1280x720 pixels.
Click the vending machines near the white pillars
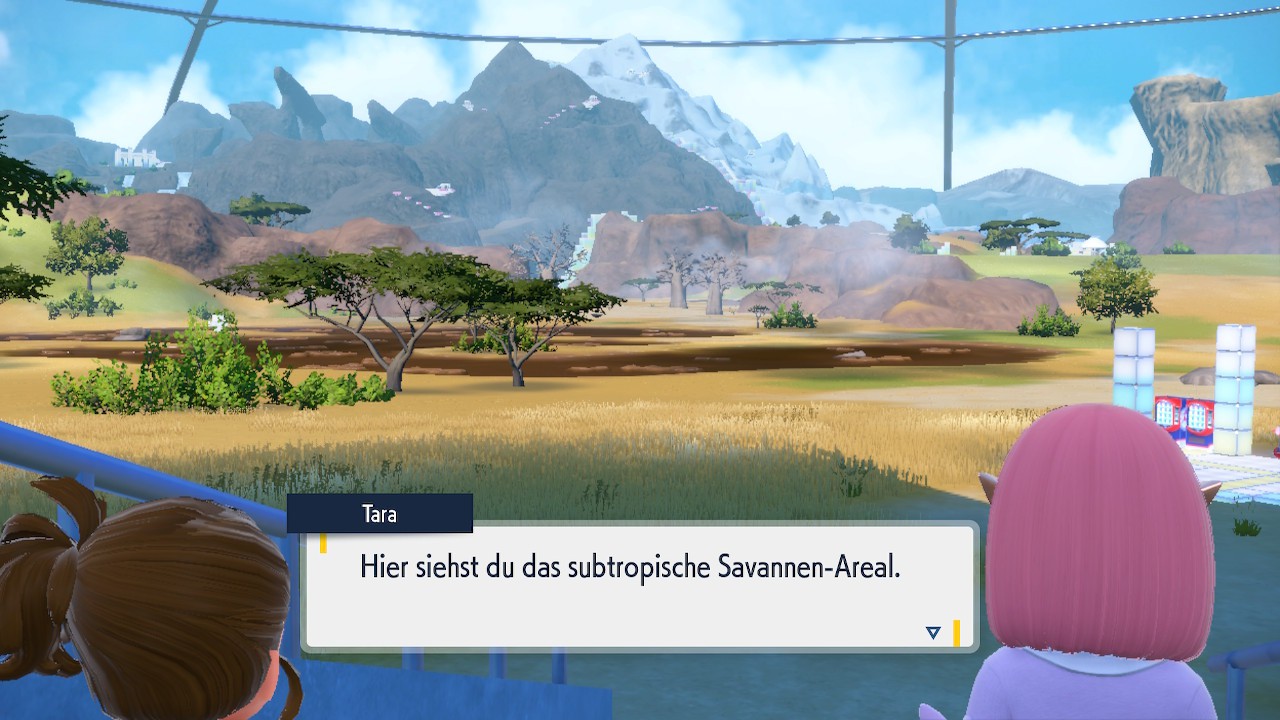point(1183,415)
